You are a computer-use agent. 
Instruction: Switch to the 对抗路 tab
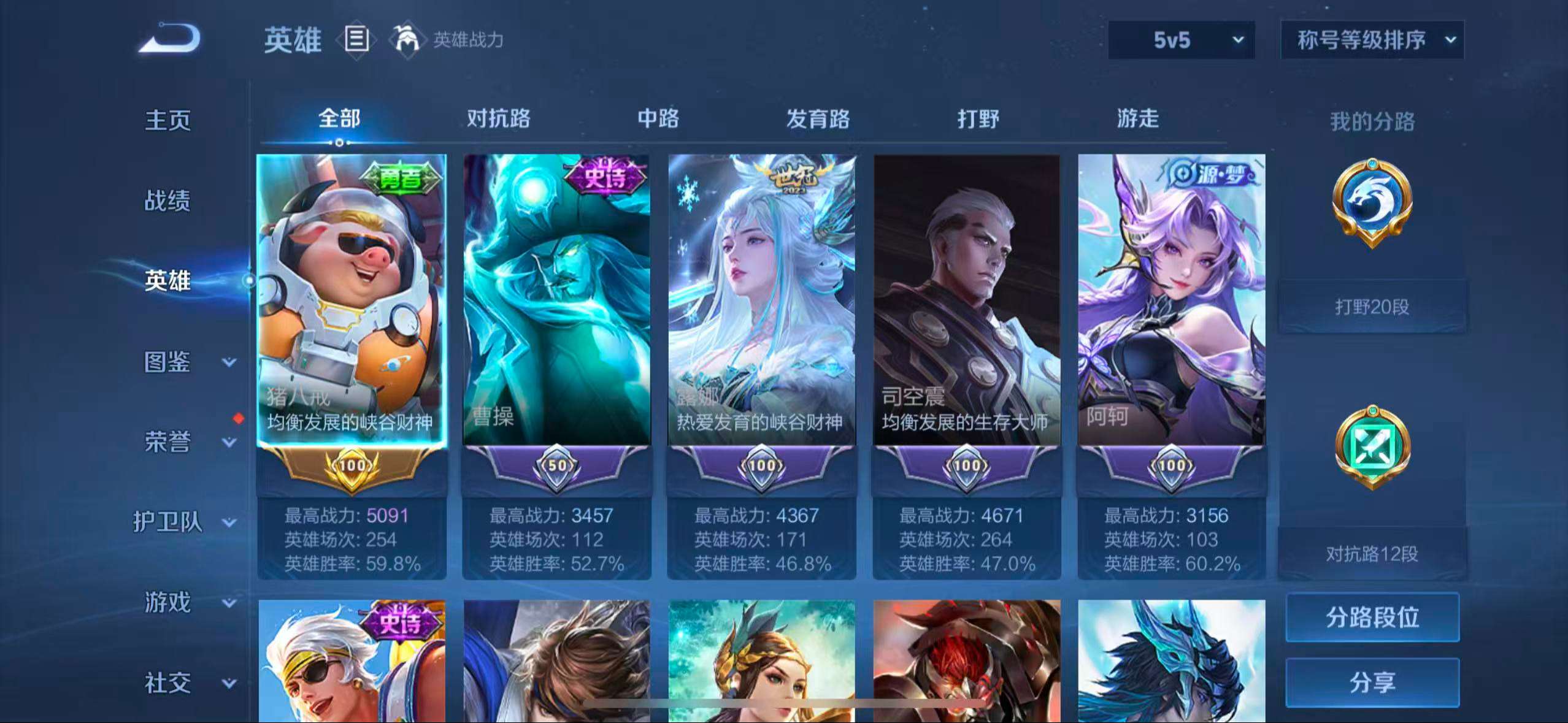click(x=498, y=118)
